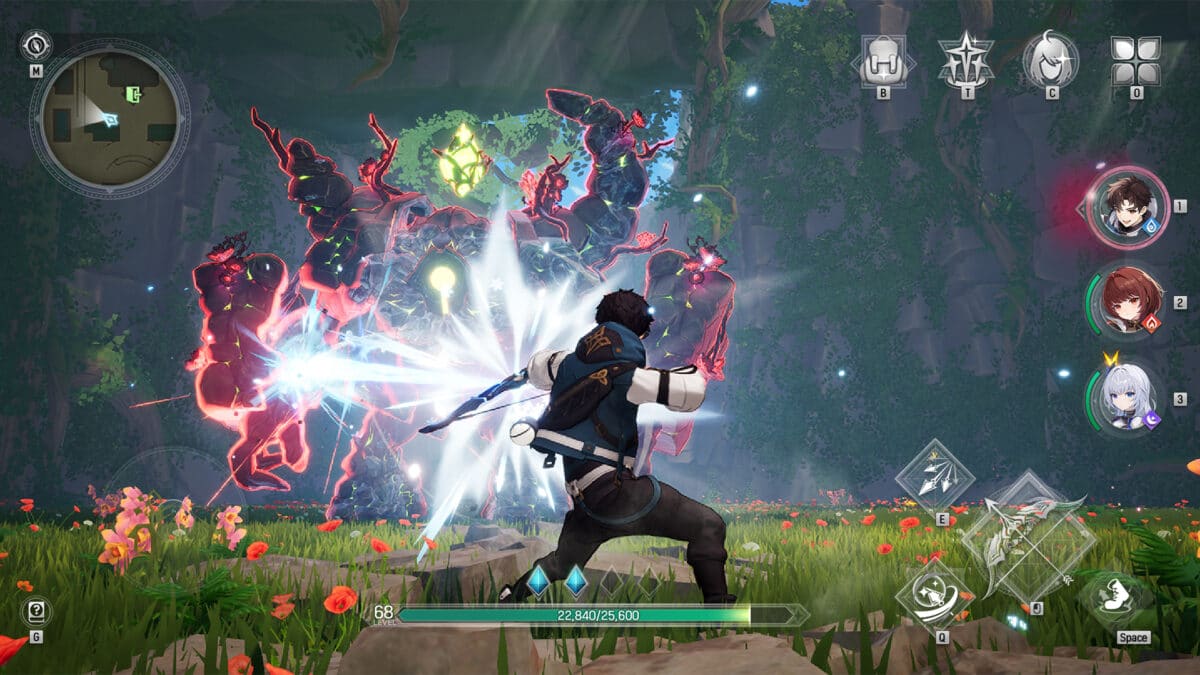Switch to the red-haired party member

[1130, 298]
